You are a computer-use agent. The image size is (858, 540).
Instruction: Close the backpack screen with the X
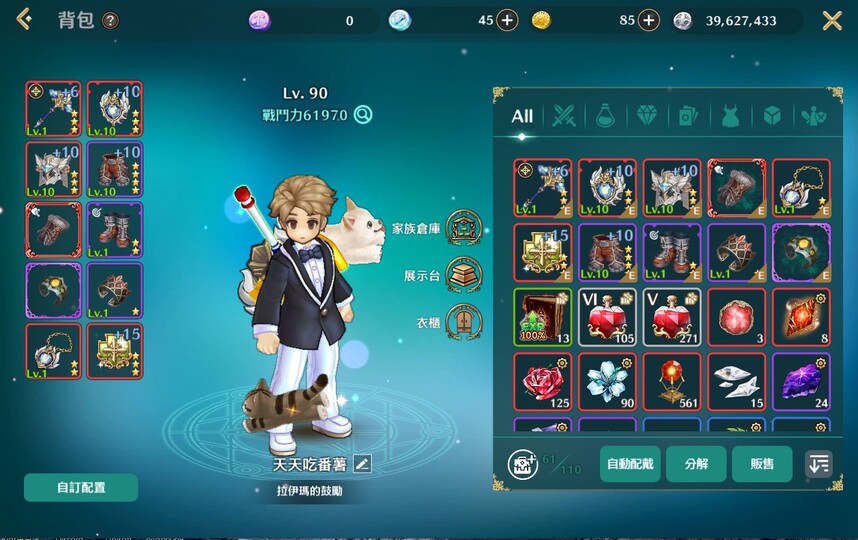pos(832,21)
